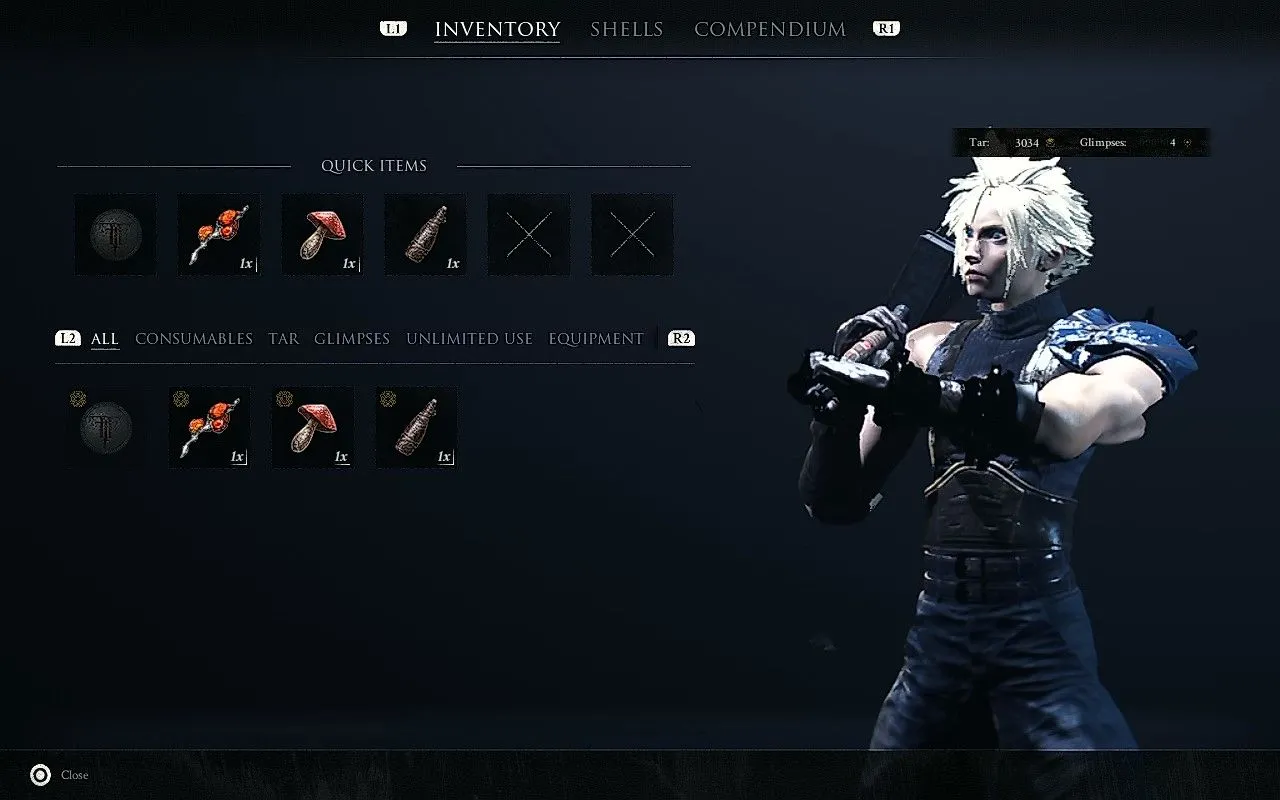Screen dimensions: 1280x800
Task: Switch to the Equipment category
Action: click(596, 339)
